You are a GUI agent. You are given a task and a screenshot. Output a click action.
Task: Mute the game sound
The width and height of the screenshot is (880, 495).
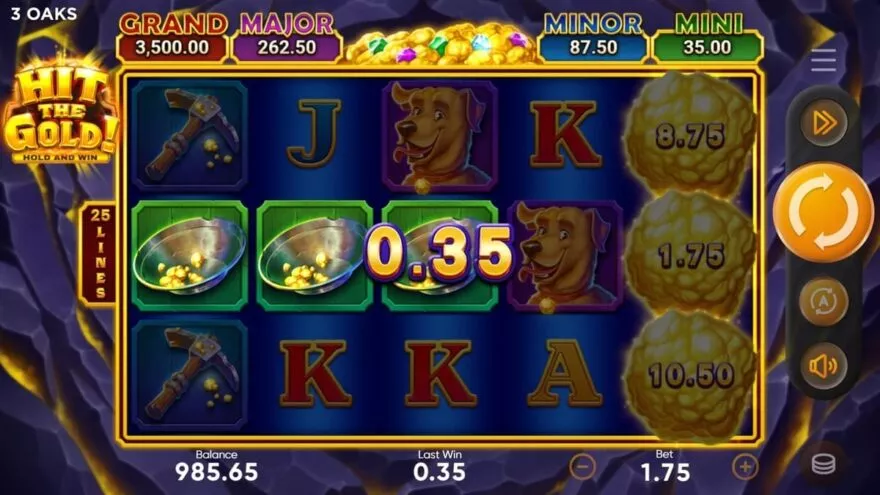tap(823, 366)
